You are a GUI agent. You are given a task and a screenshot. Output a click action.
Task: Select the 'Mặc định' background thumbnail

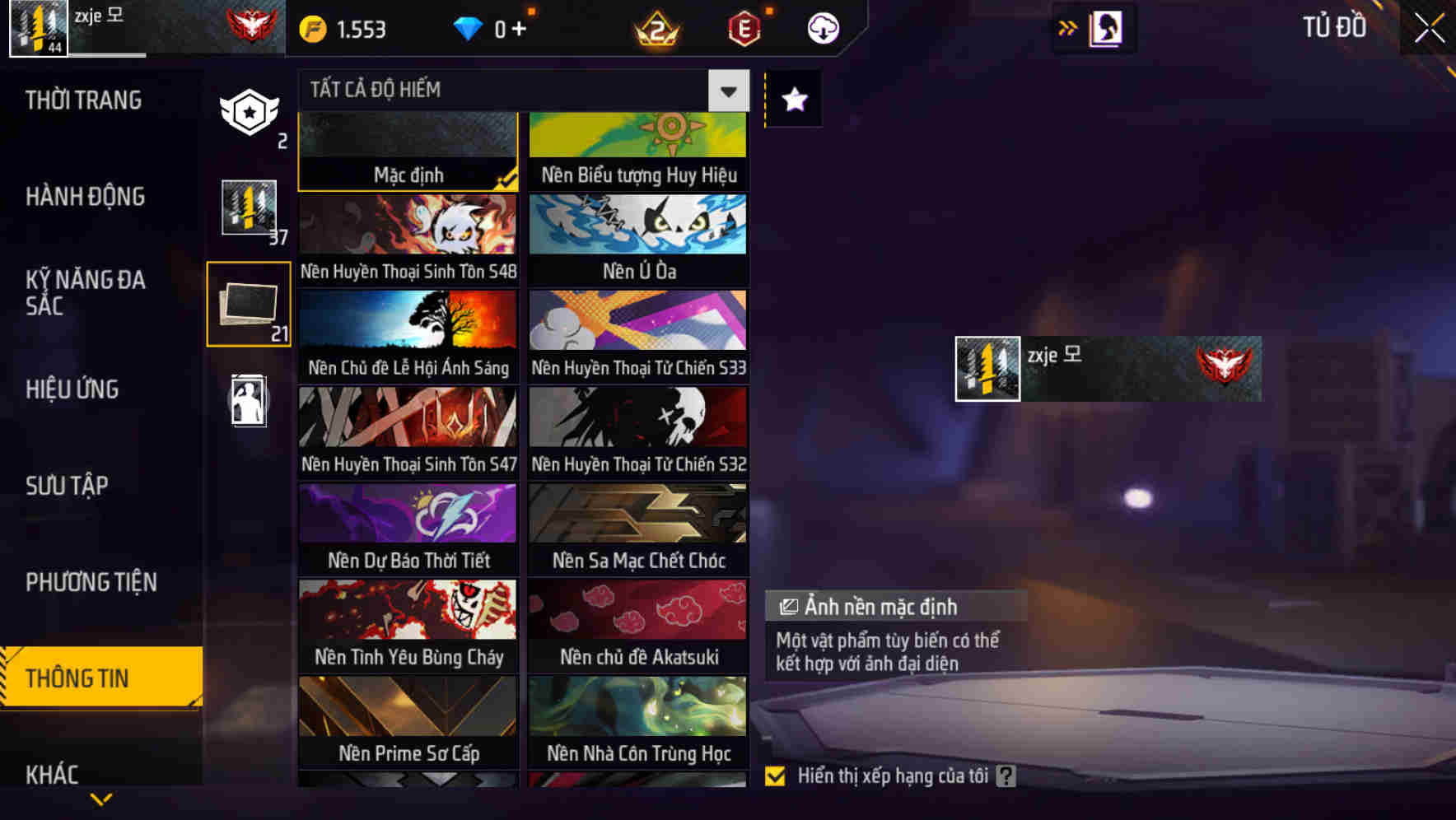[408, 148]
